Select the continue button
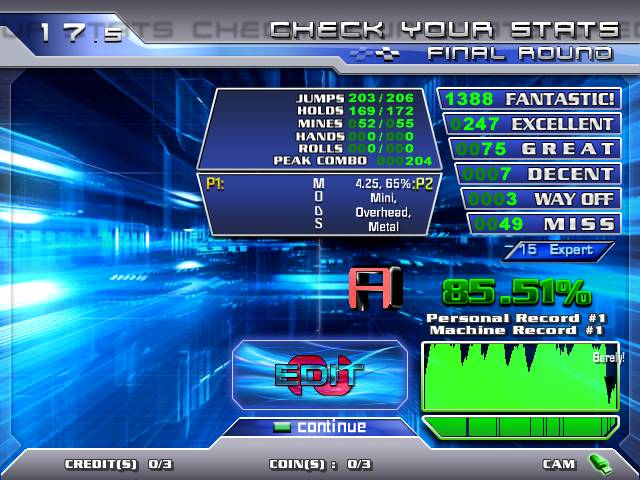This screenshot has height=480, width=640. click(320, 427)
